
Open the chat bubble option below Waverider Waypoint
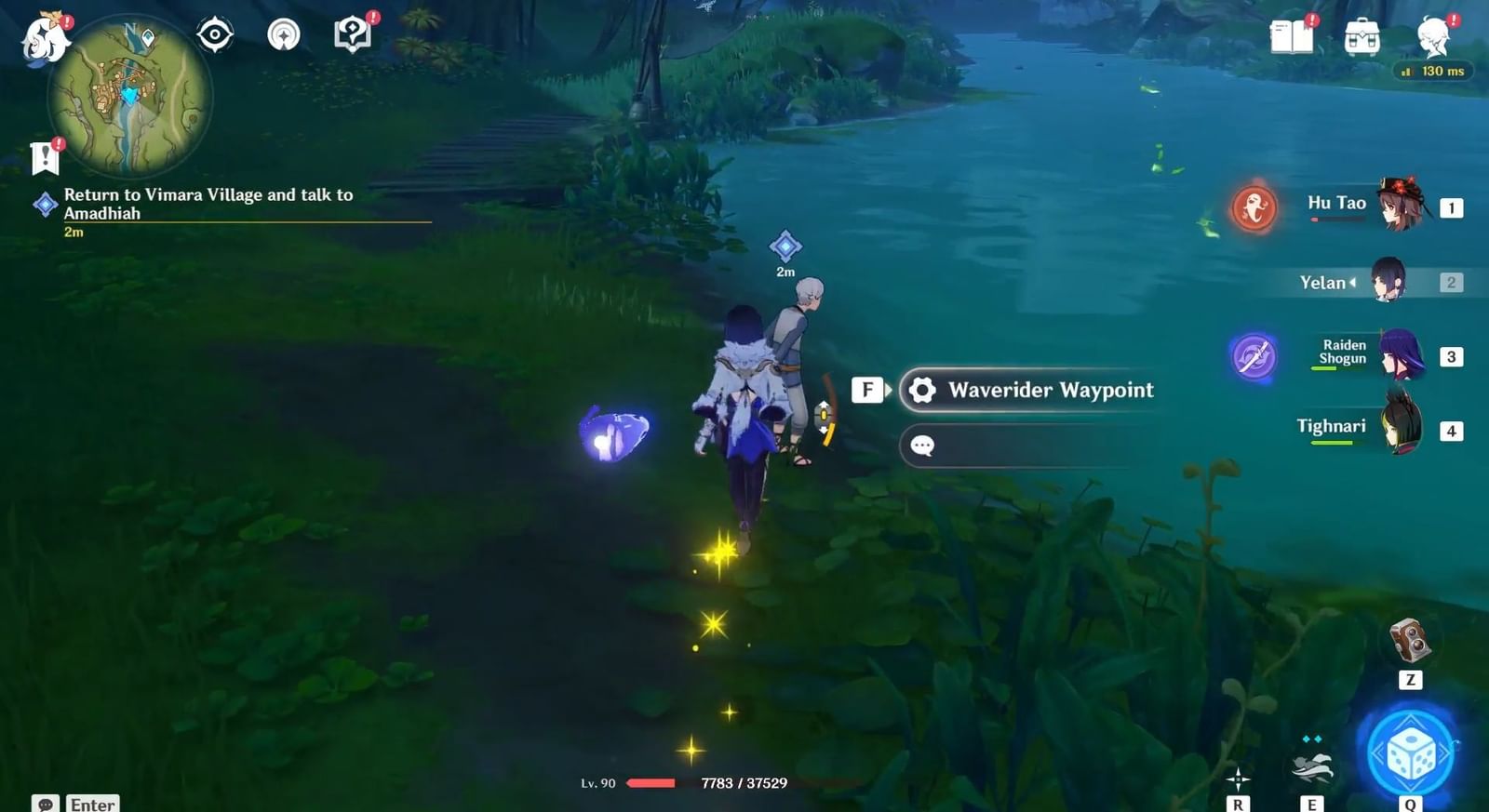(x=922, y=446)
